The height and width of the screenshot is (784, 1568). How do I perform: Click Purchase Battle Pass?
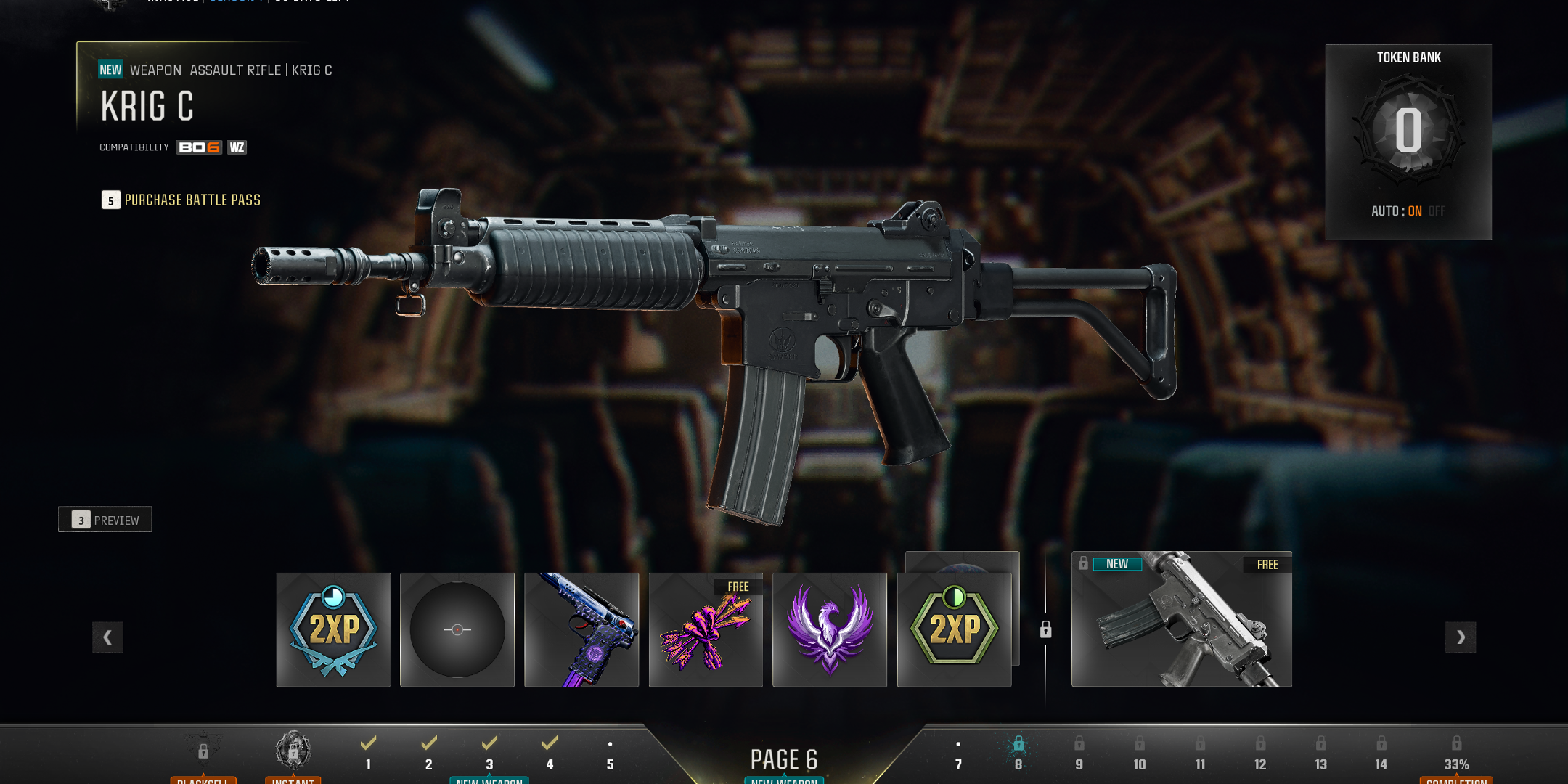[x=181, y=200]
